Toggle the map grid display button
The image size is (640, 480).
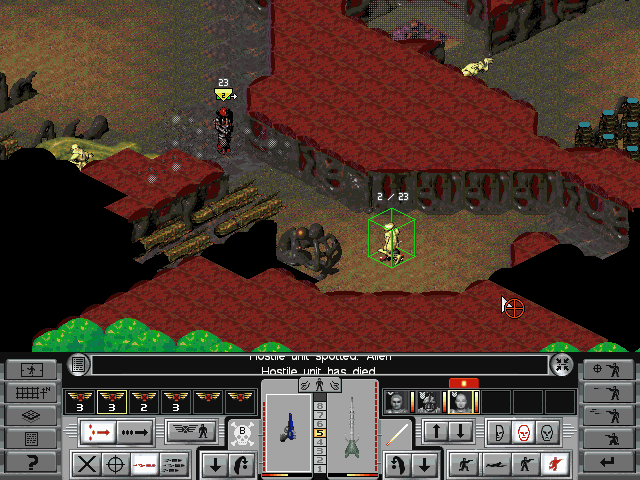31,392
